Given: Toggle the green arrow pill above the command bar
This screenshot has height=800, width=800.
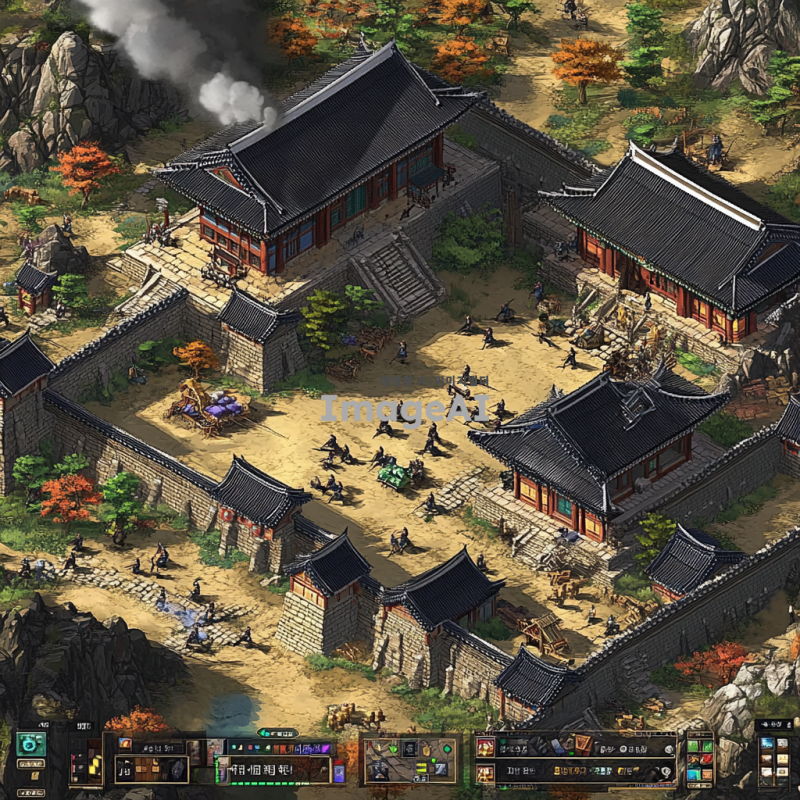Looking at the screenshot, I should [279, 733].
